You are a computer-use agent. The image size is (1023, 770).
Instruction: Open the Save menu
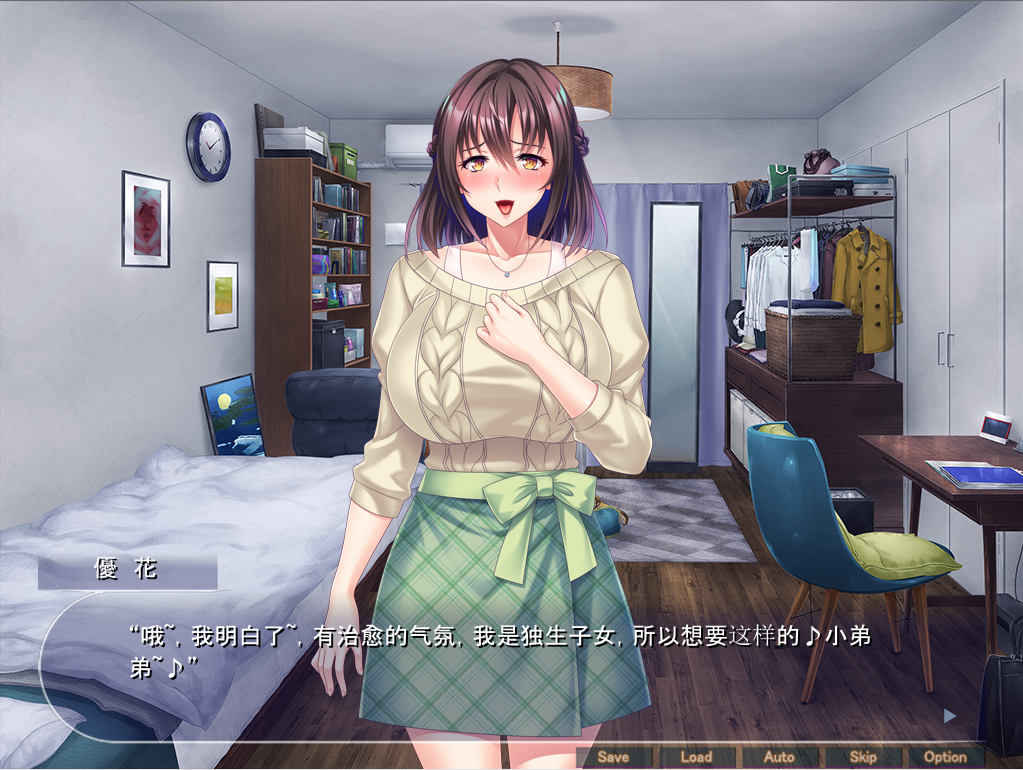[613, 757]
